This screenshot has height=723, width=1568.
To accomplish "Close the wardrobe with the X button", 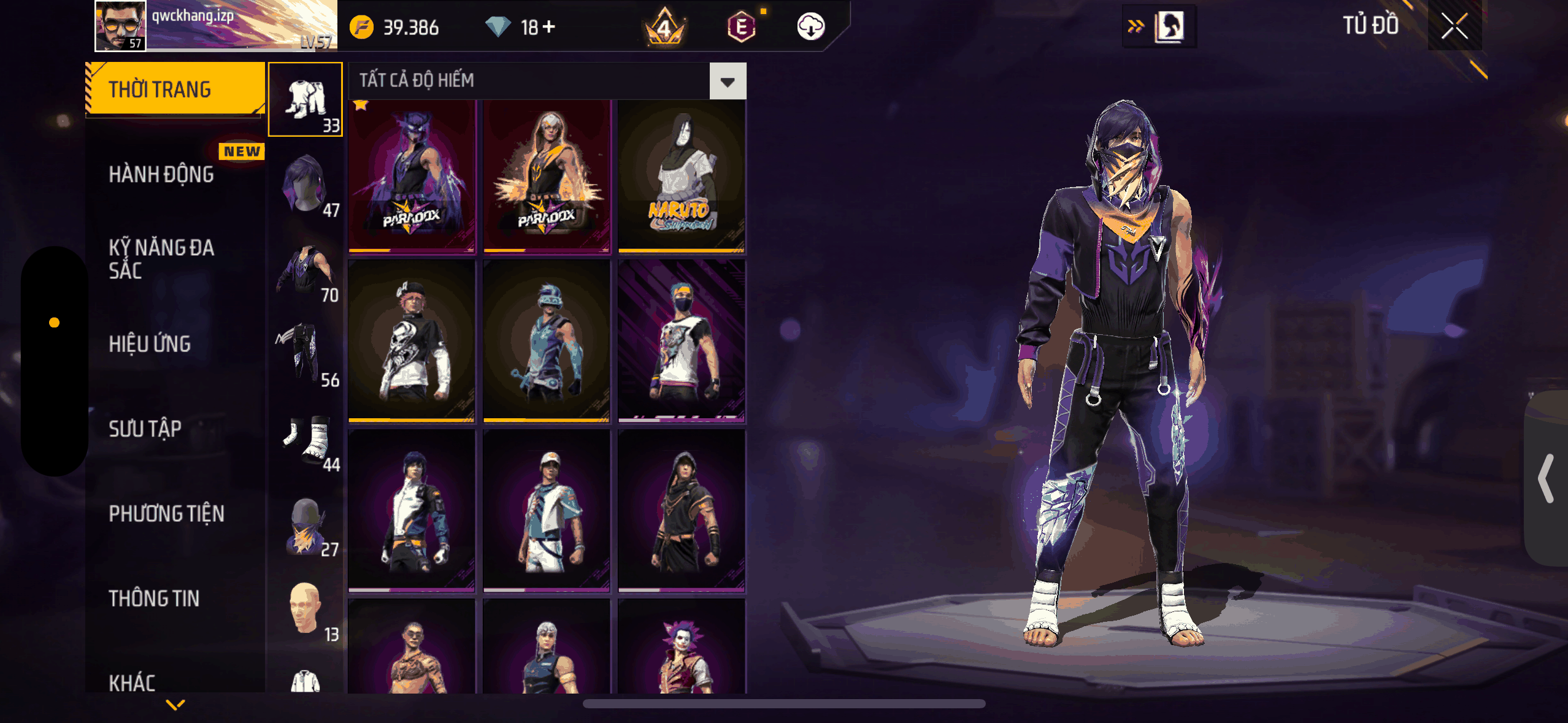I will coord(1454,26).
